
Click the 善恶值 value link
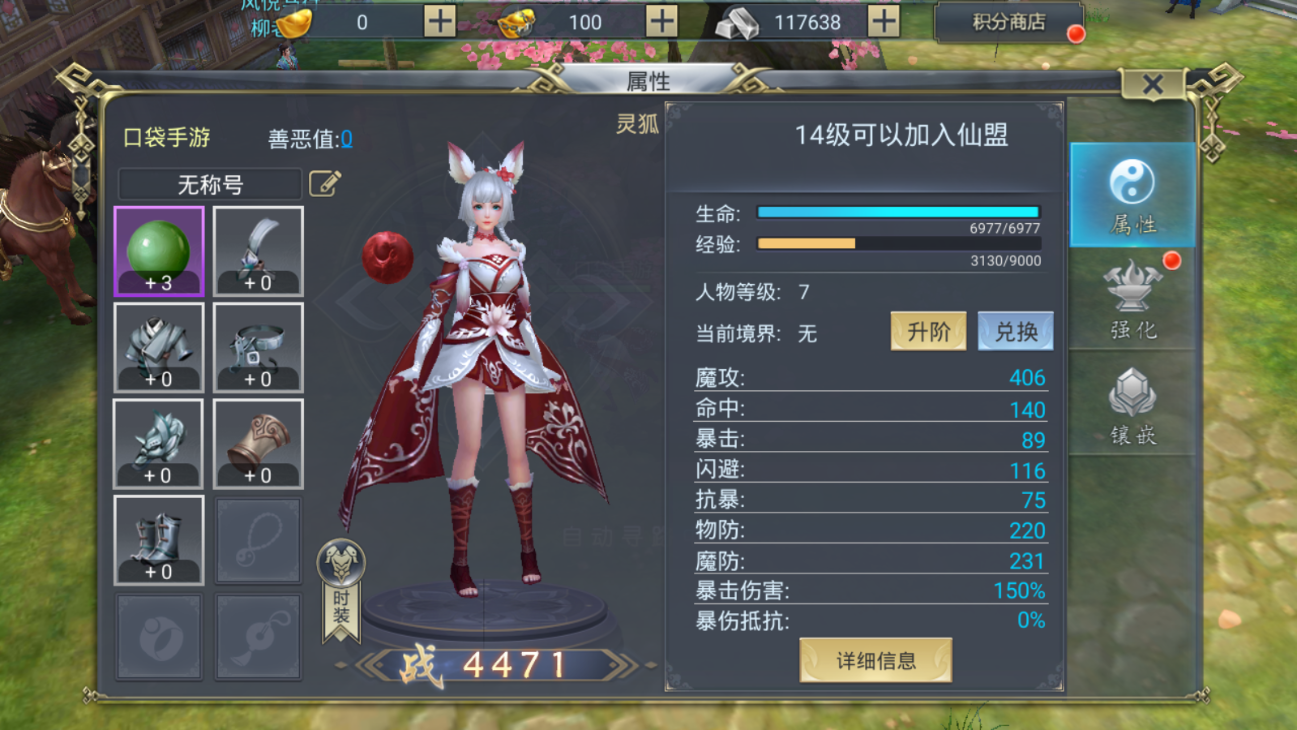click(x=346, y=139)
